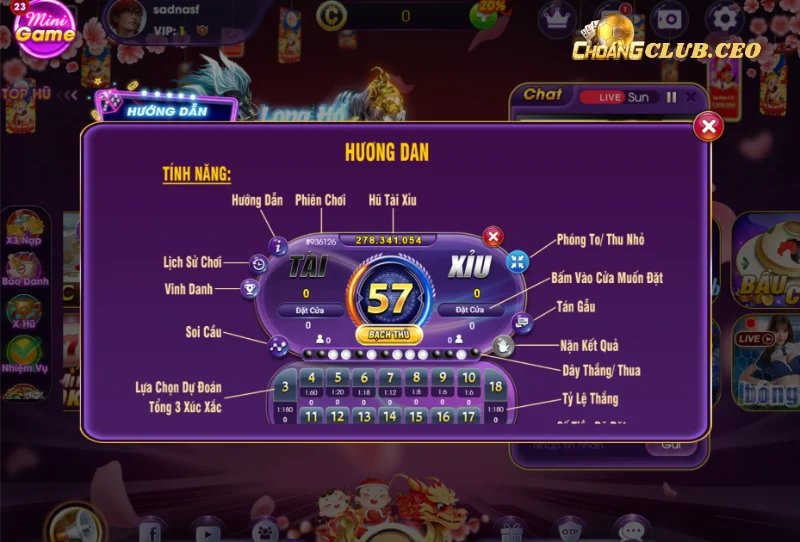Add coins with the green plus button
This screenshot has height=542, width=800.
pyautogui.click(x=487, y=16)
